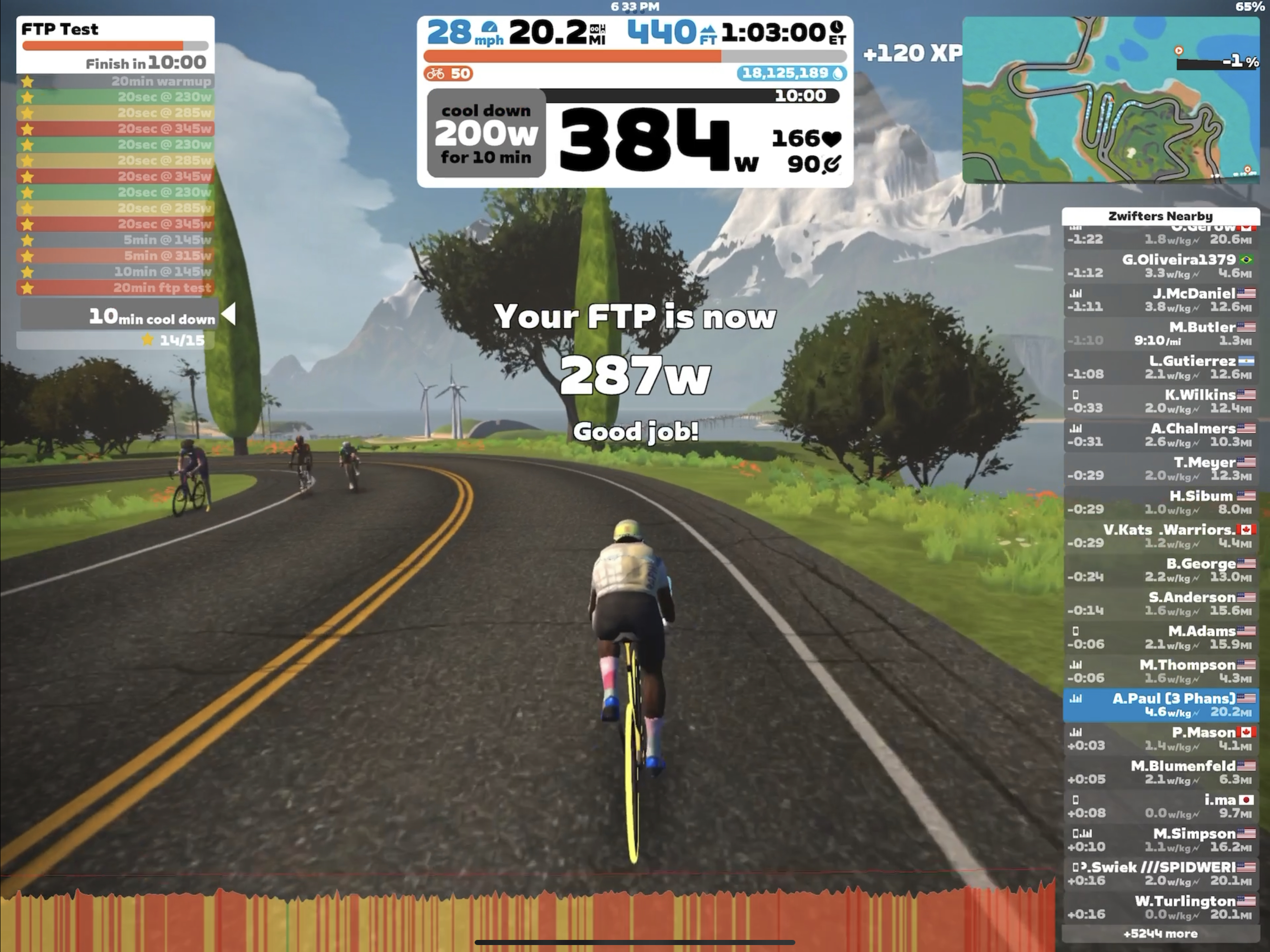Select A.Chalmers rider row
This screenshot has height=952, width=1270.
click(1160, 435)
